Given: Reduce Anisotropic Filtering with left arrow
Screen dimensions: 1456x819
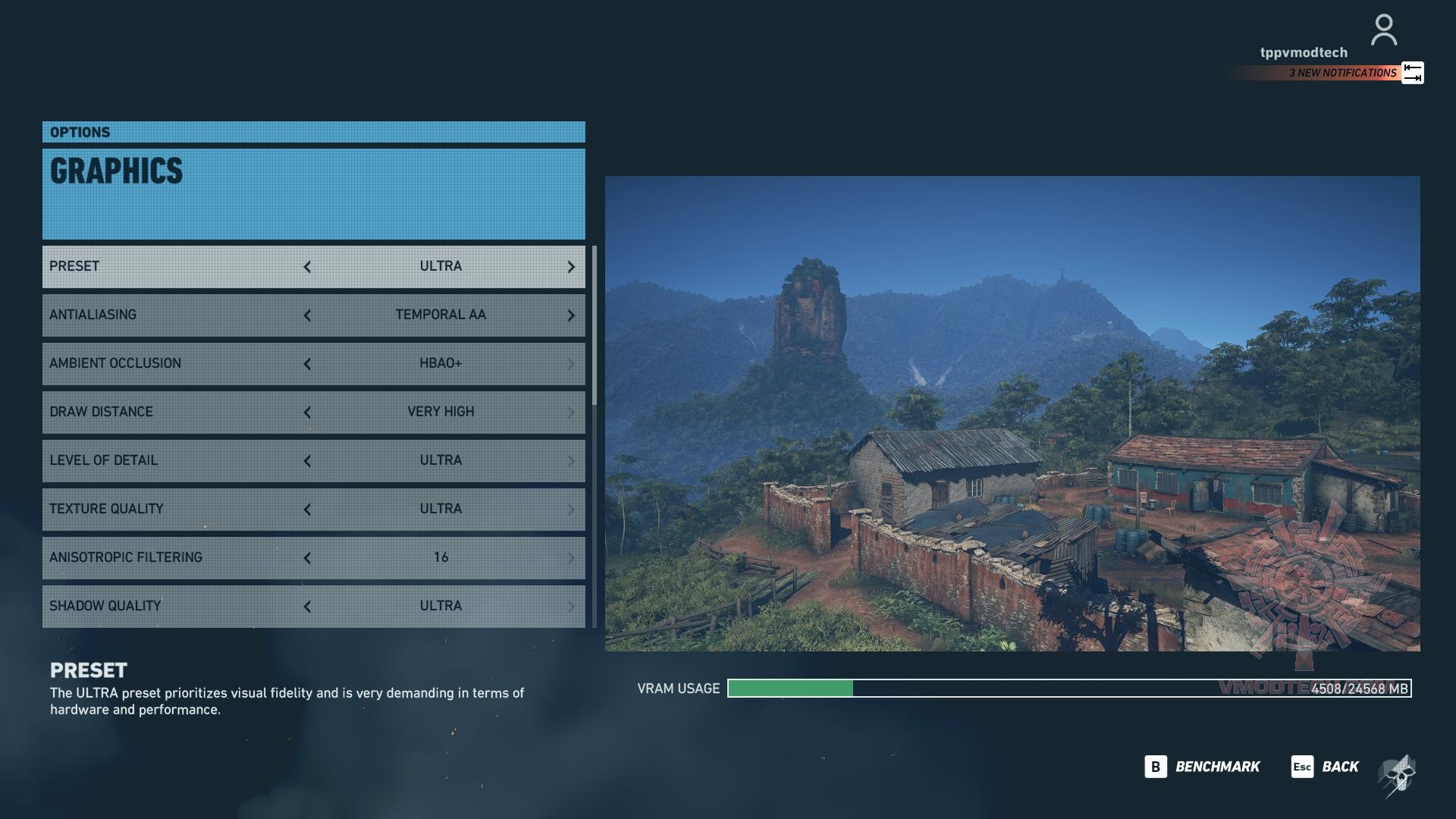Looking at the screenshot, I should point(307,558).
